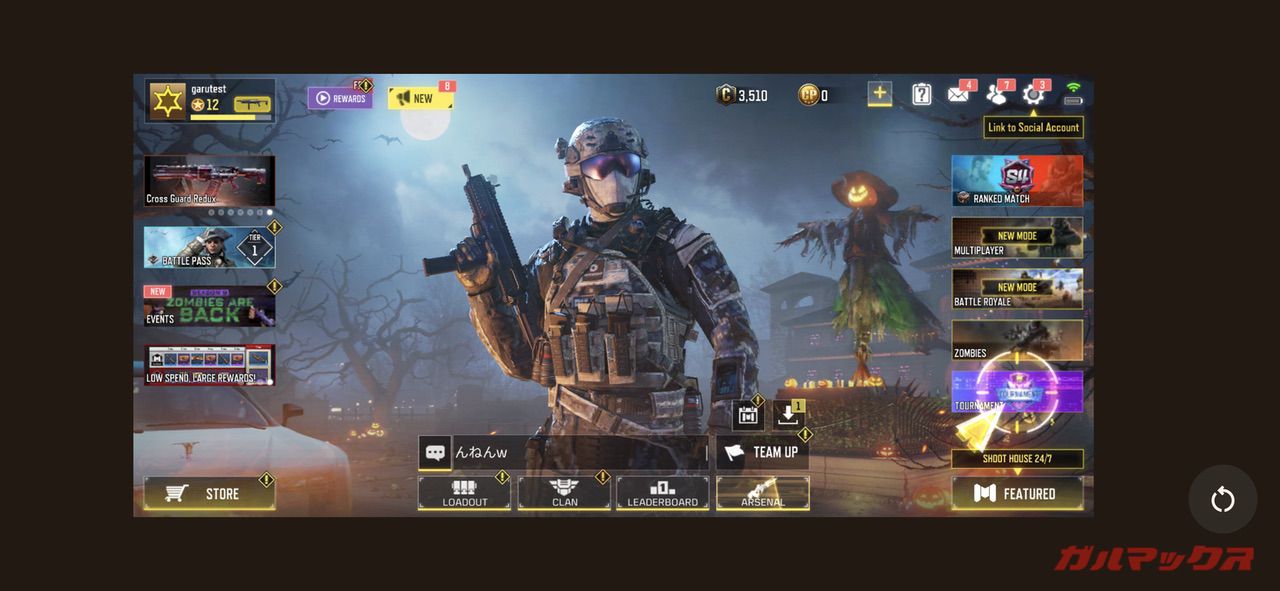Viewport: 1280px width, 591px height.
Task: Click the garutest player profile card
Action: 210,101
